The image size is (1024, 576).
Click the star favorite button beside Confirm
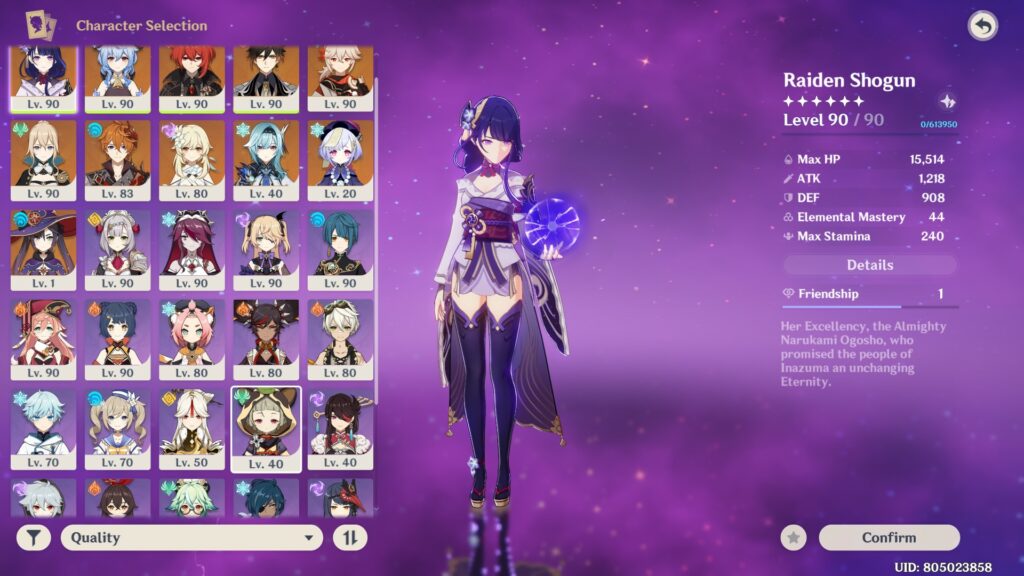point(794,538)
